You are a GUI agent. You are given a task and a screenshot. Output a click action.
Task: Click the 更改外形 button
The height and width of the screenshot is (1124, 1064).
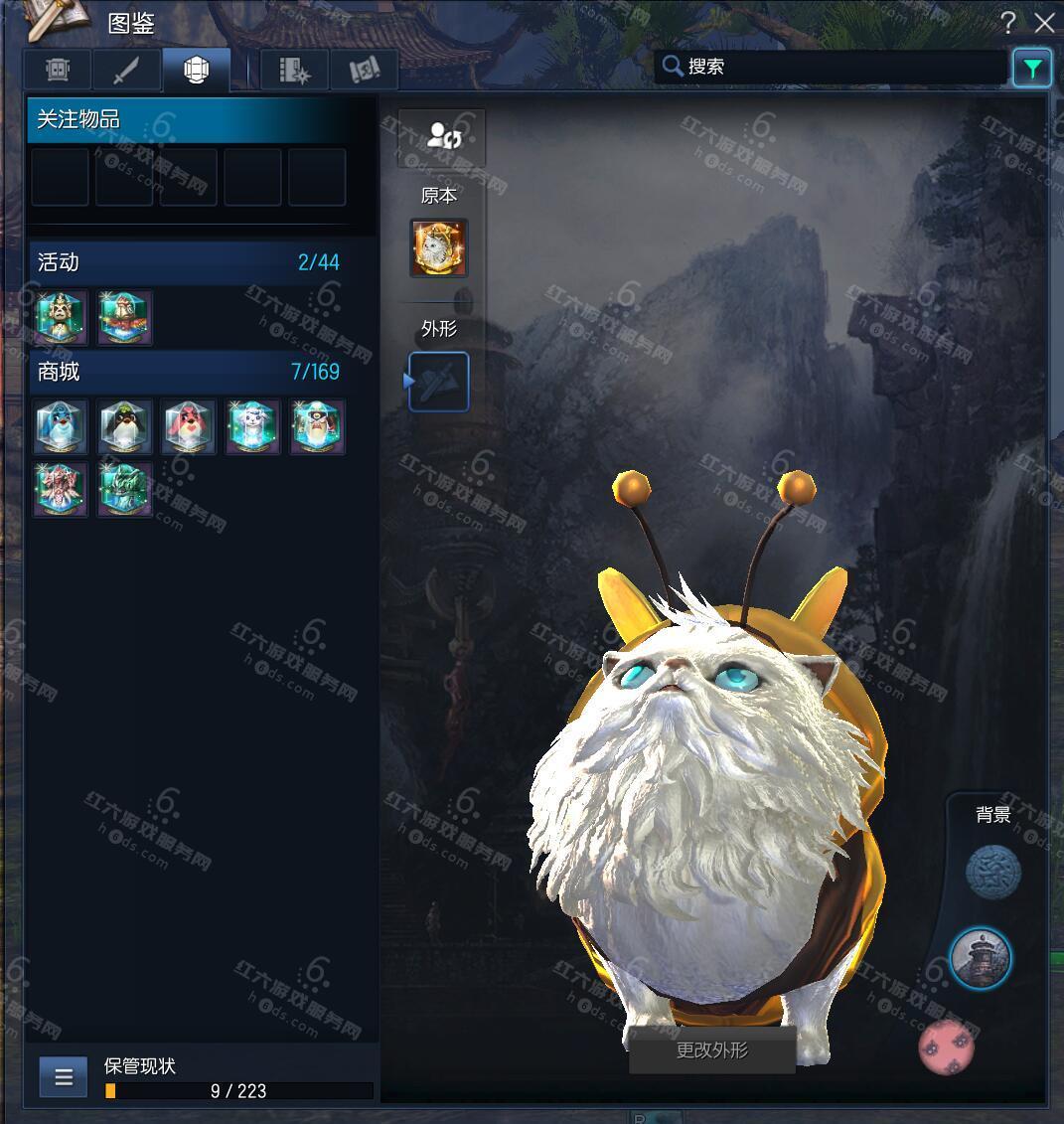click(711, 1050)
